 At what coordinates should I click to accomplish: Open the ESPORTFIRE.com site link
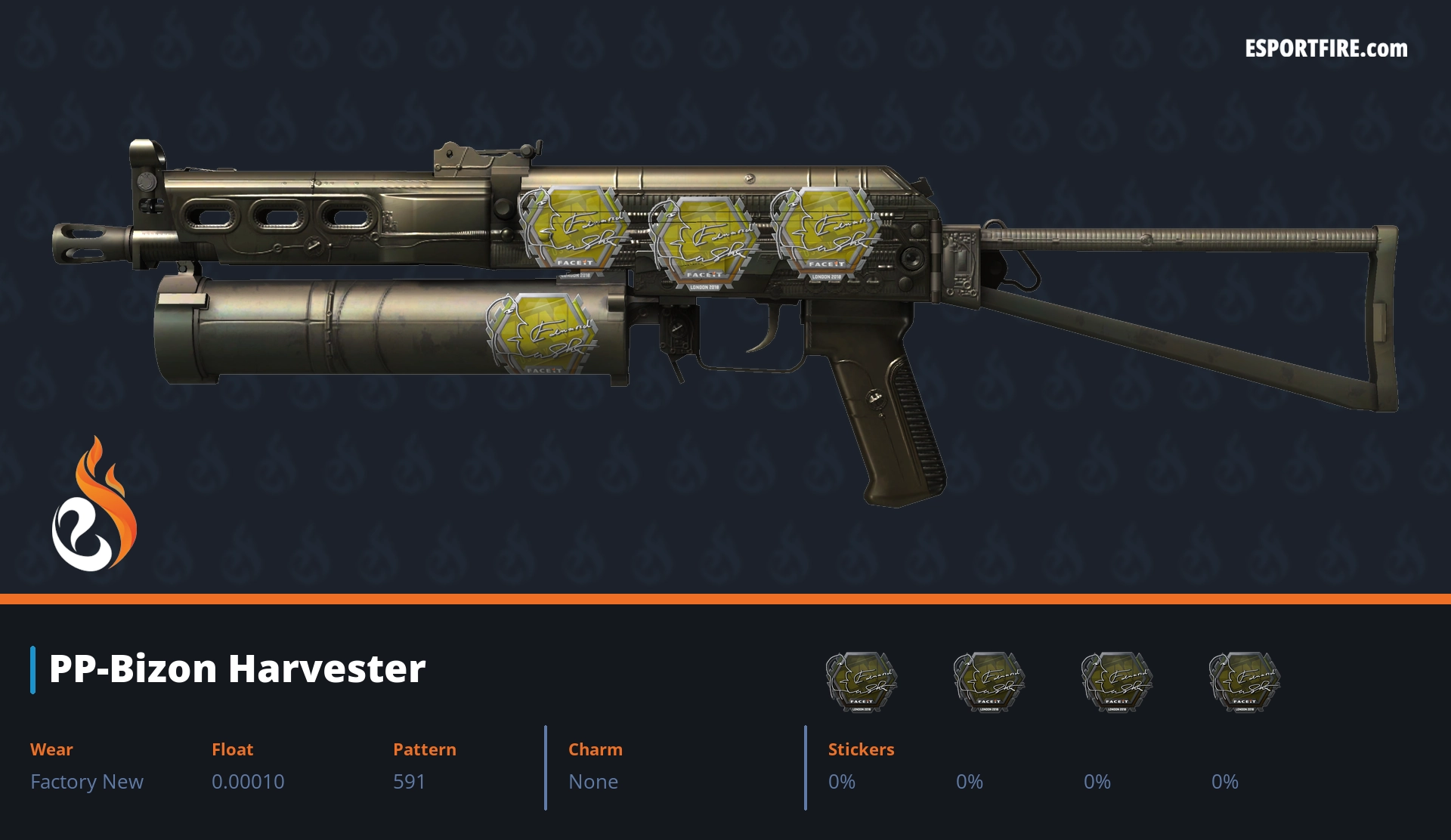pos(1326,49)
